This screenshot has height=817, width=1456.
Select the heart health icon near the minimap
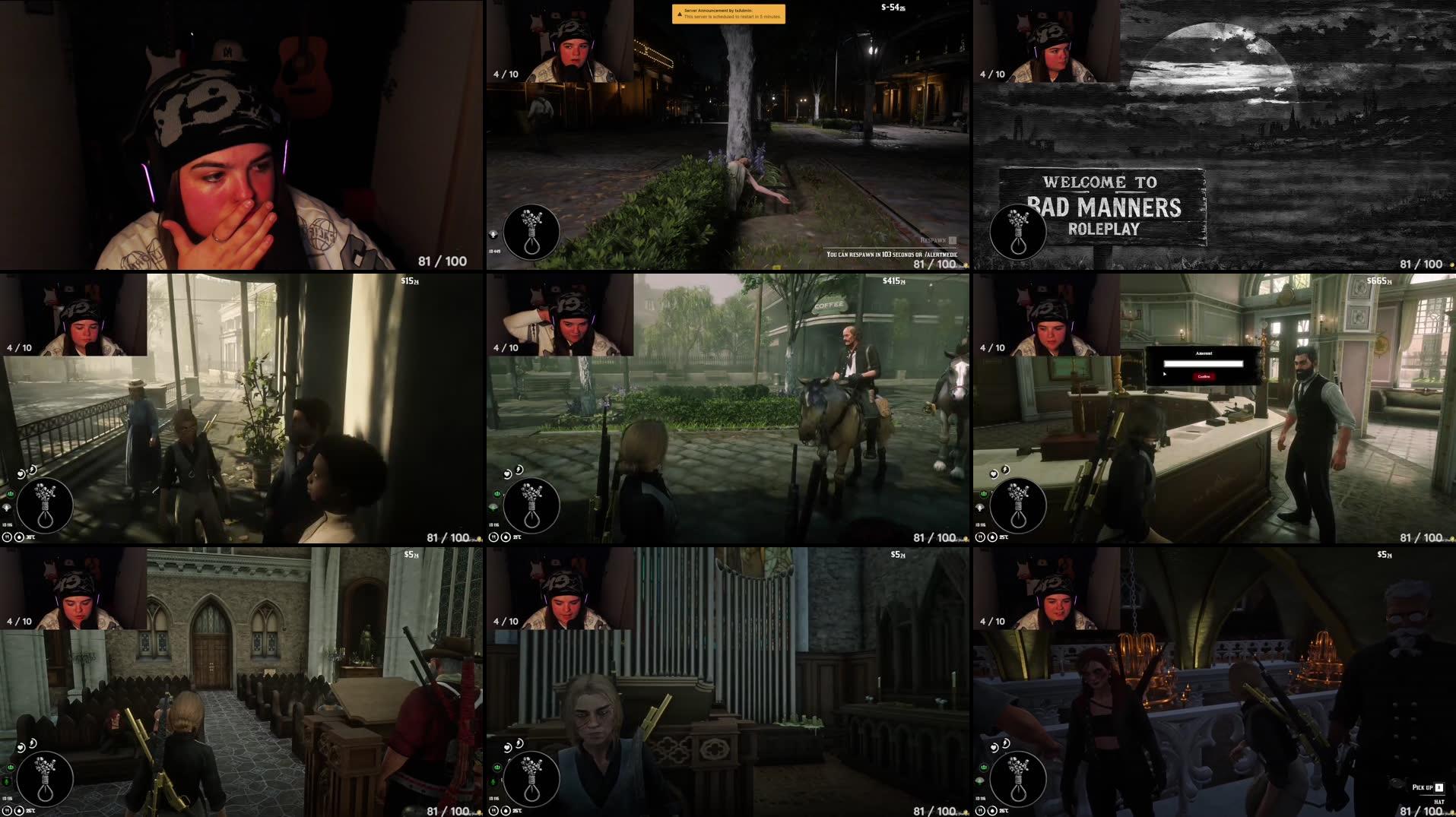[21, 473]
